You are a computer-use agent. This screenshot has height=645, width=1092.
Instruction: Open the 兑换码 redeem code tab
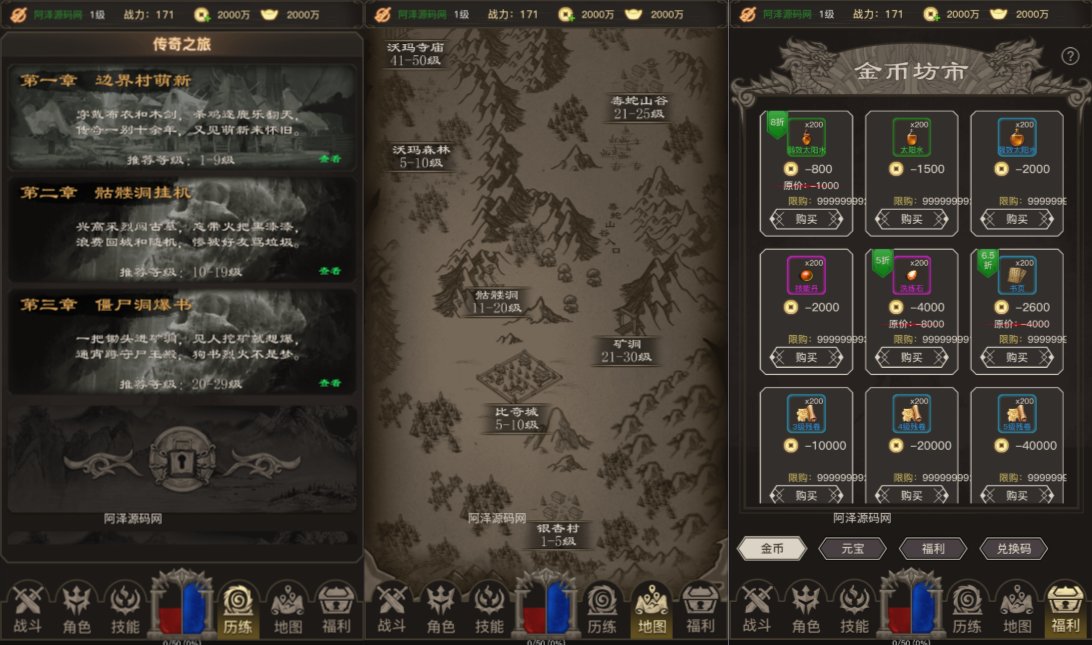pyautogui.click(x=1013, y=548)
